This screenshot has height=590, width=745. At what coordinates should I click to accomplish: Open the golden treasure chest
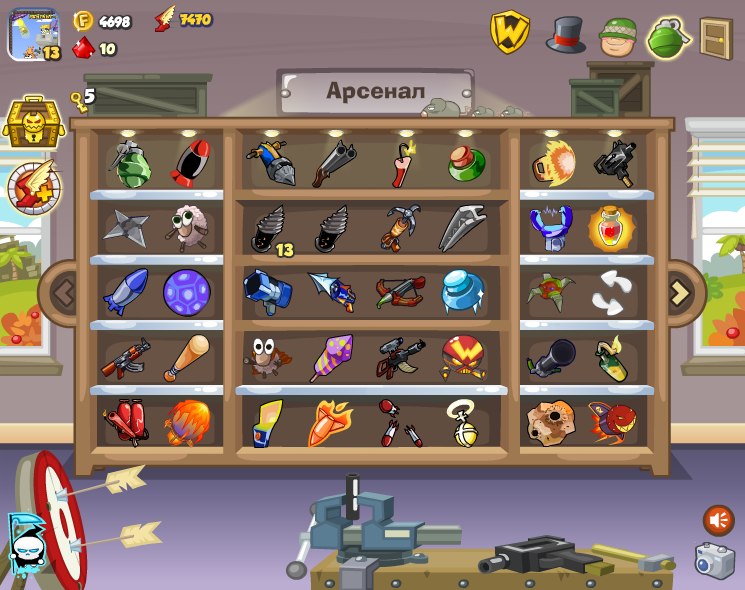(x=34, y=121)
